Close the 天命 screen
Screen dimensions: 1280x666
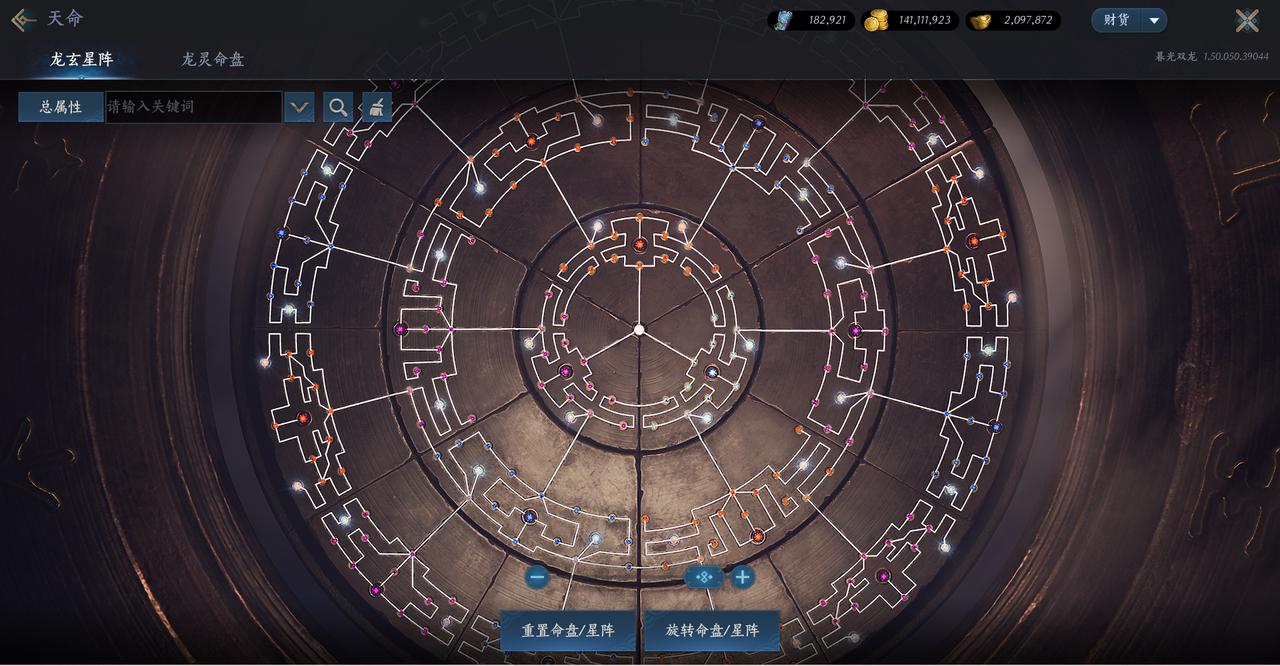(x=1246, y=20)
